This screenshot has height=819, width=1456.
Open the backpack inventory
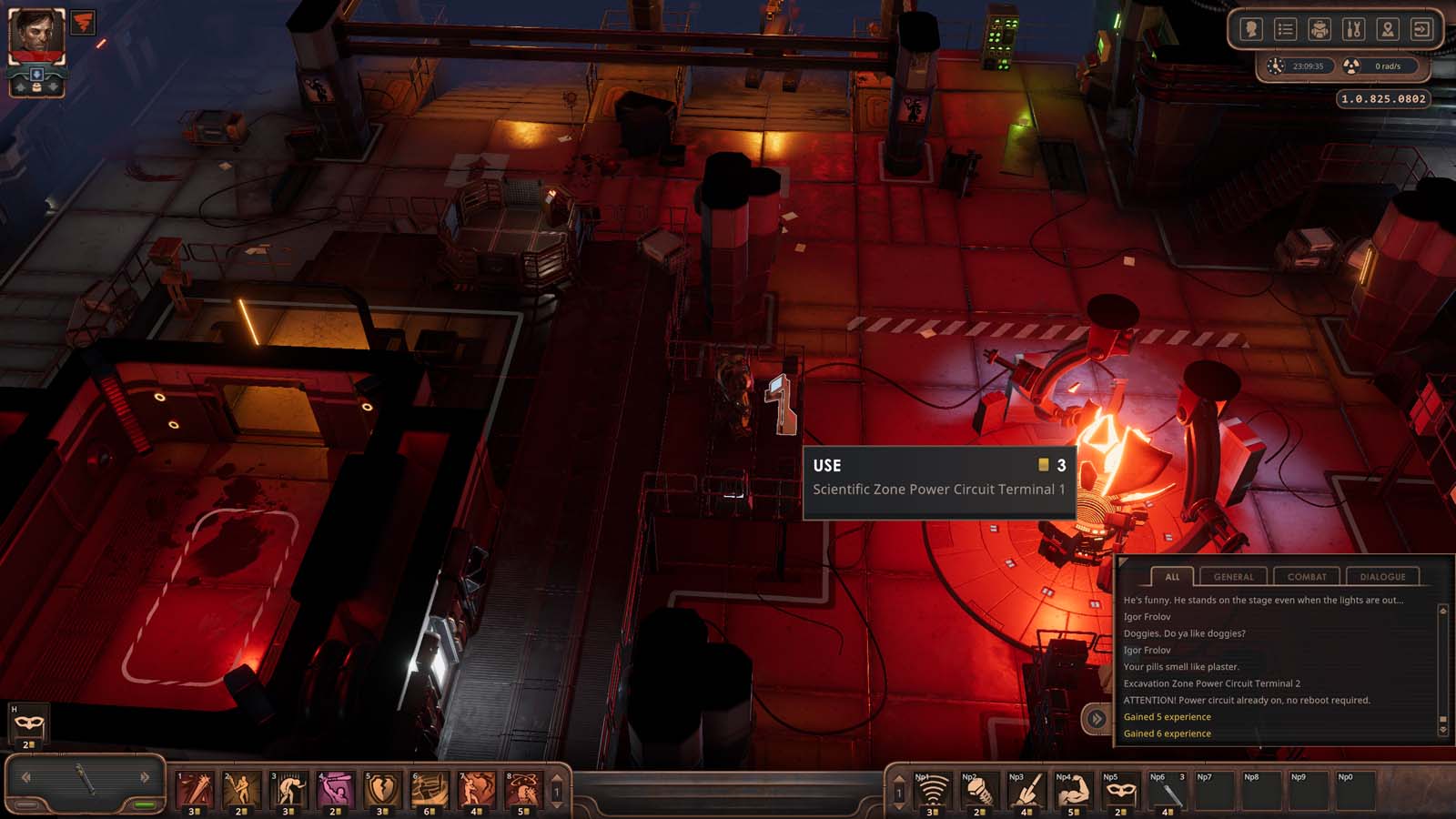[x=1319, y=30]
